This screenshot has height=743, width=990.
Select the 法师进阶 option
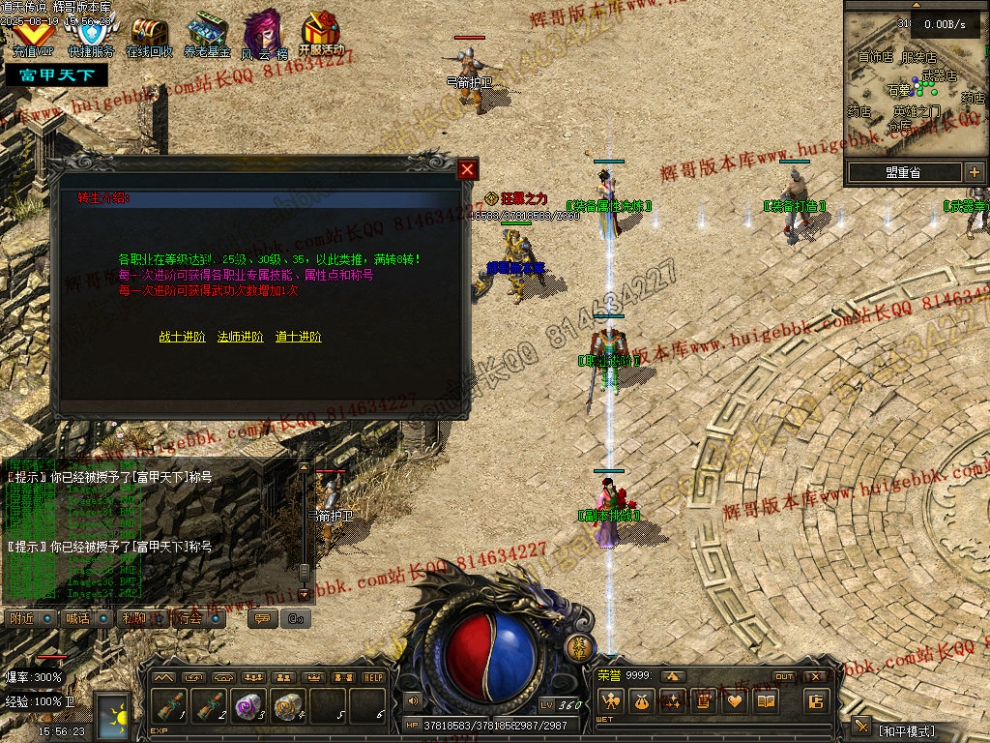(x=240, y=337)
